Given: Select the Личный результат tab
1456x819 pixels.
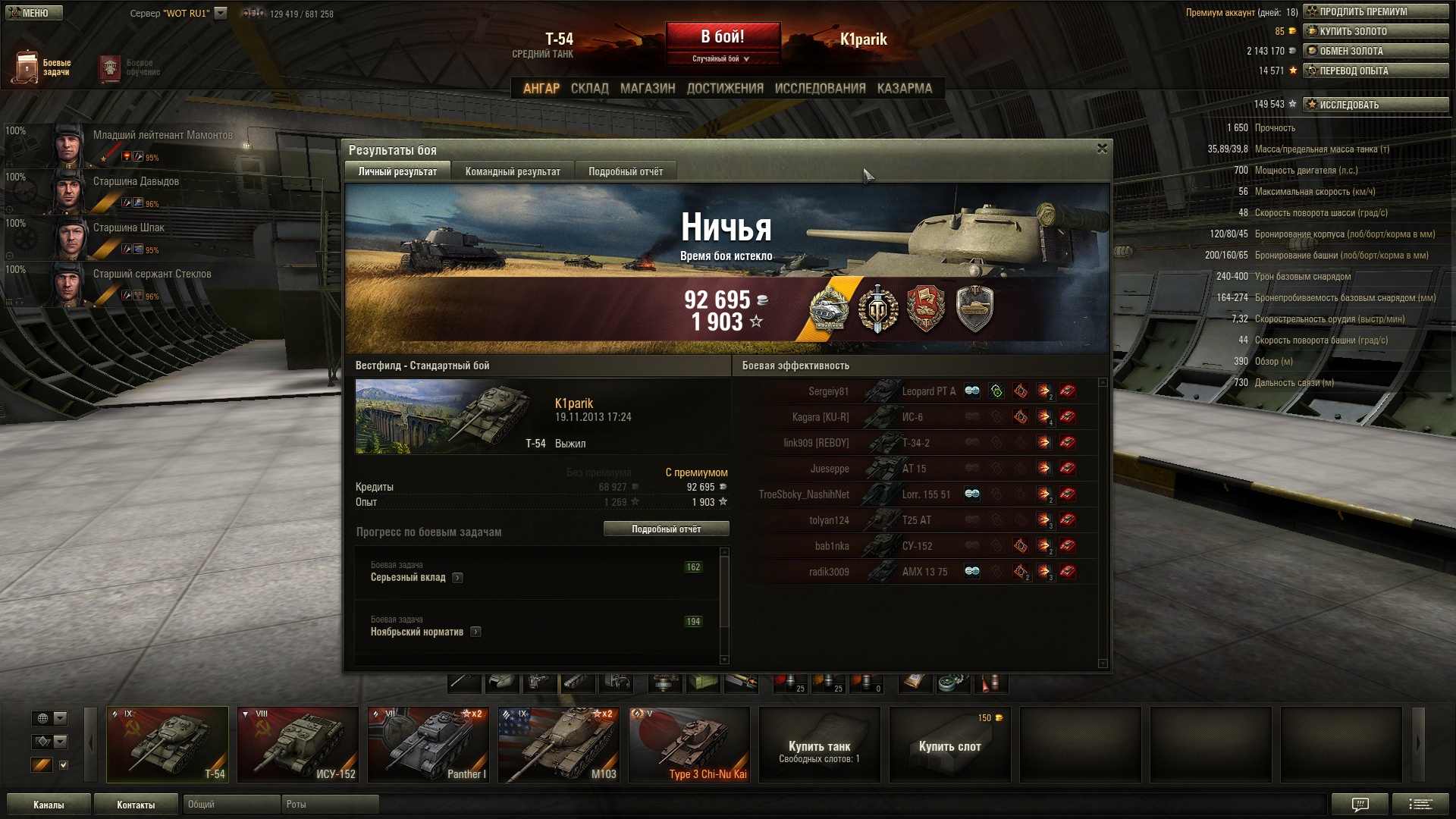Looking at the screenshot, I should pos(397,171).
